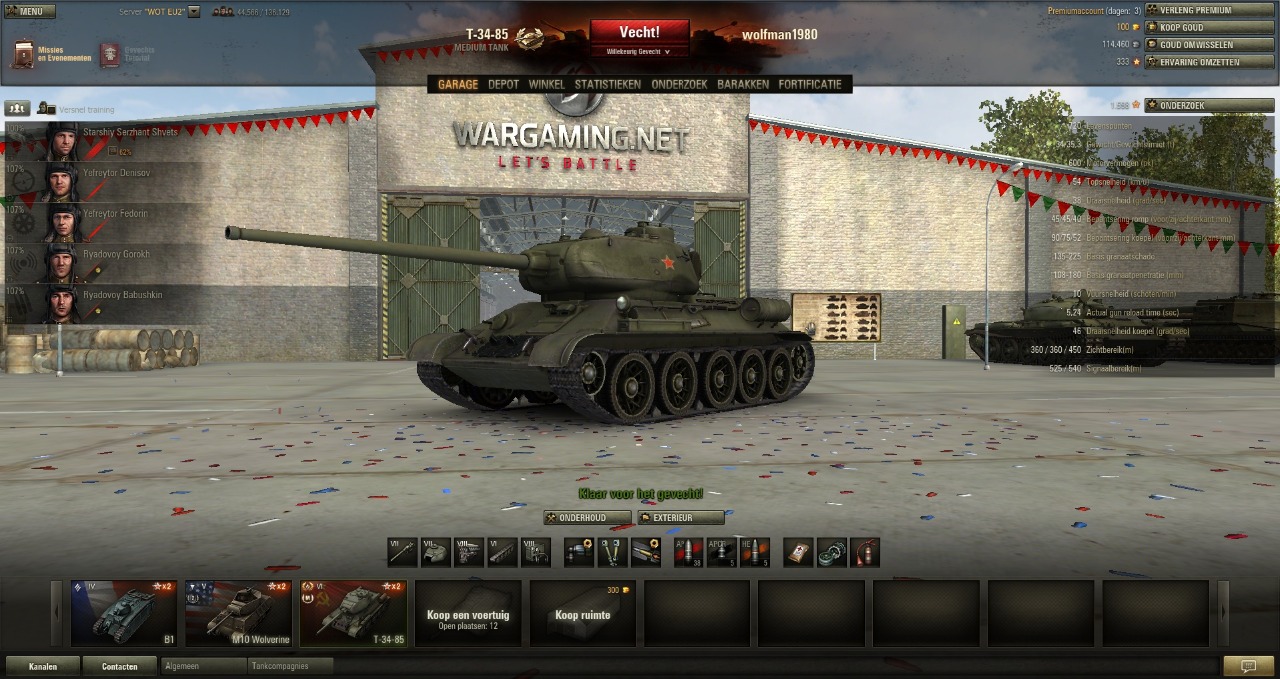Click Goud Omwisselen button
This screenshot has width=1280, height=679.
[1209, 44]
